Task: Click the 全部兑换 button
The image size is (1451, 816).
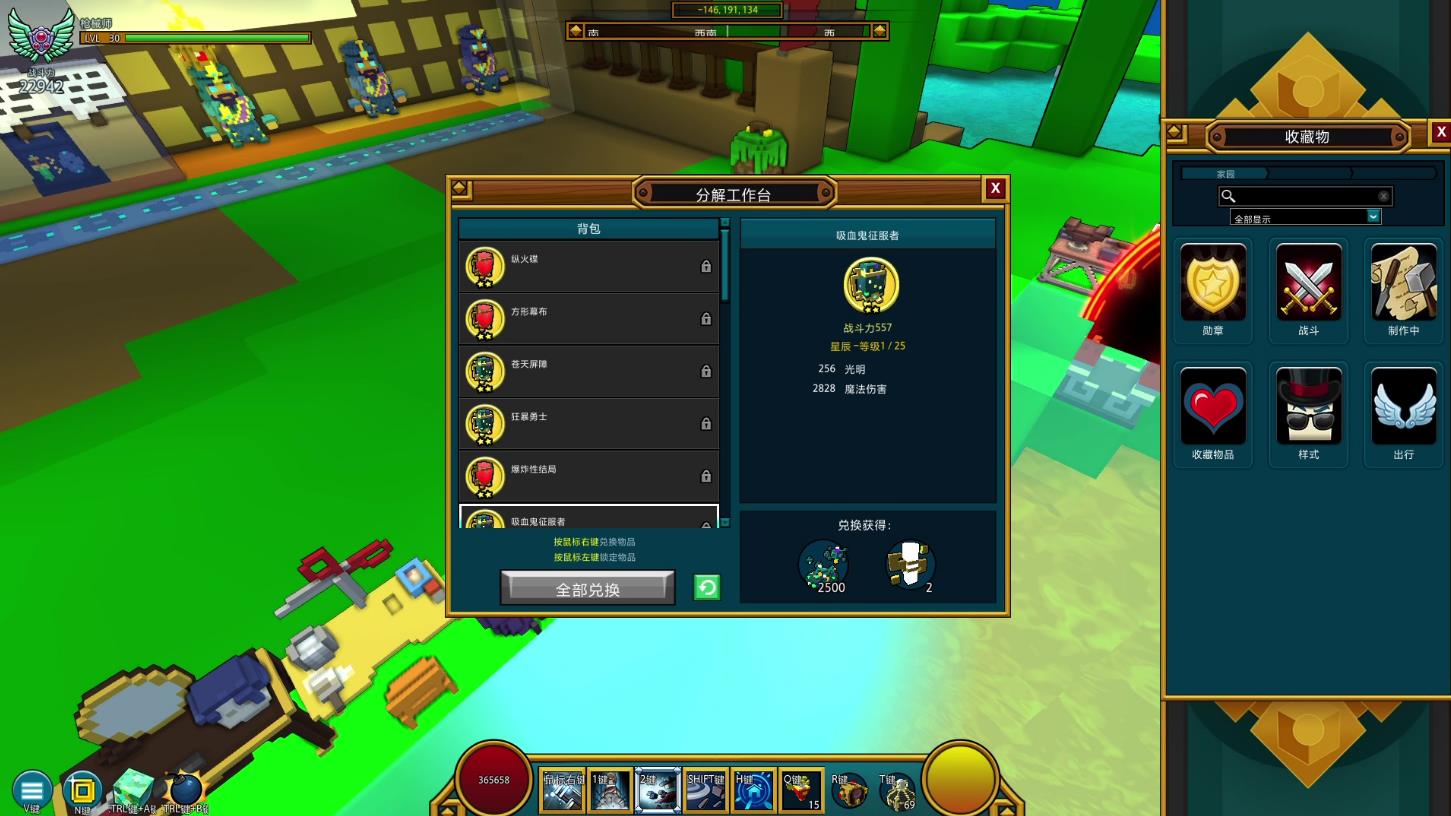Action: pos(587,589)
